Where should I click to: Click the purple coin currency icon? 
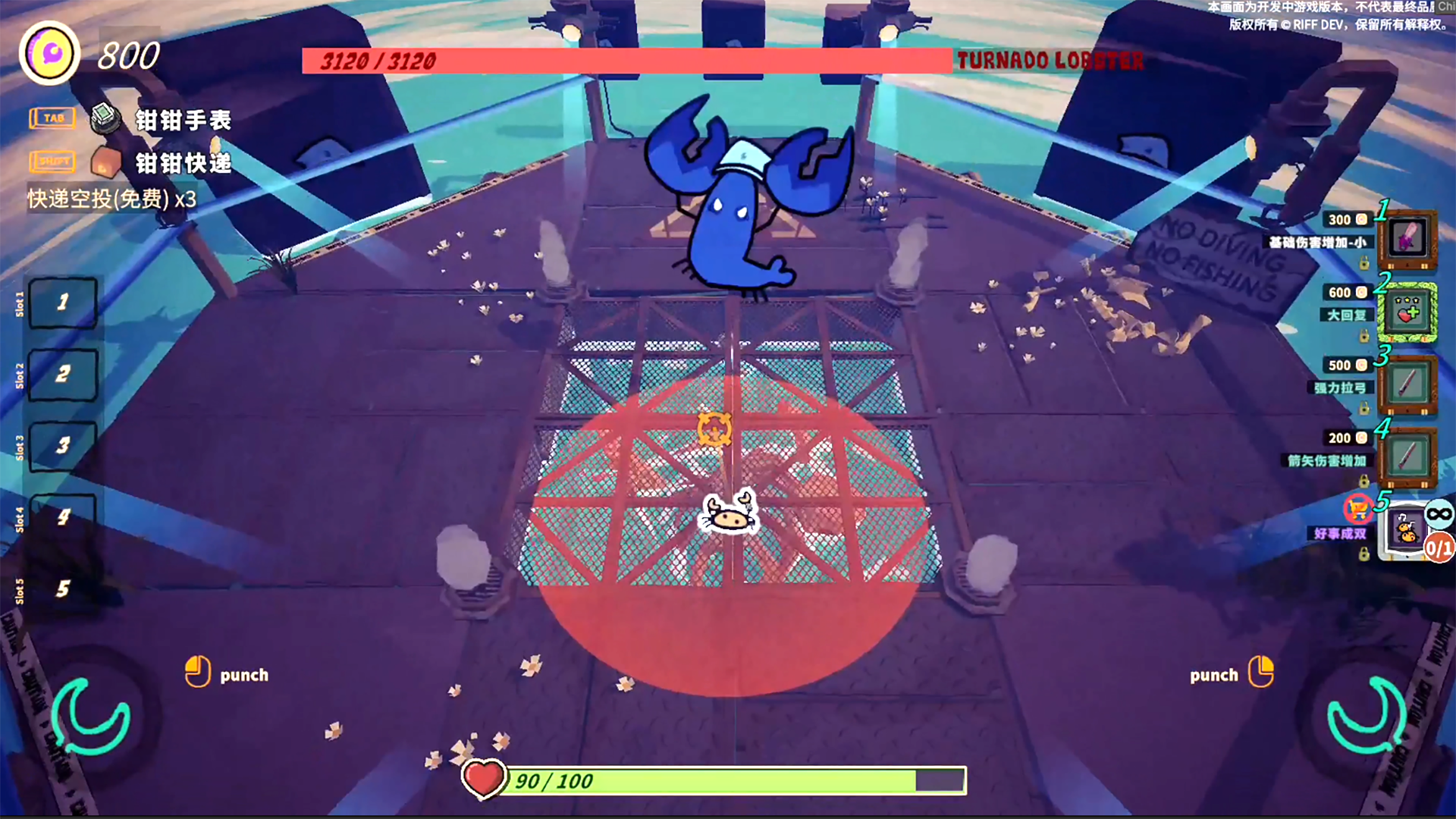[x=50, y=54]
